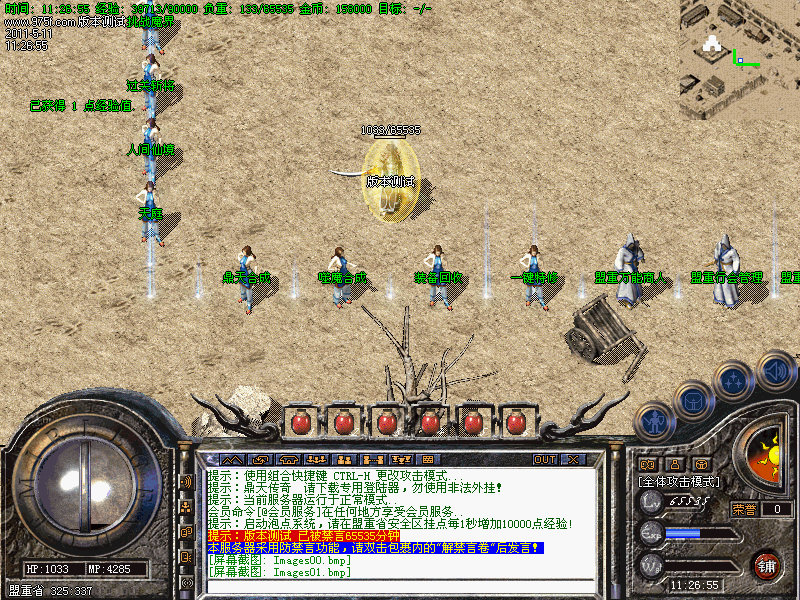Show skills with the sparkle-stars round button

pyautogui.click(x=734, y=381)
